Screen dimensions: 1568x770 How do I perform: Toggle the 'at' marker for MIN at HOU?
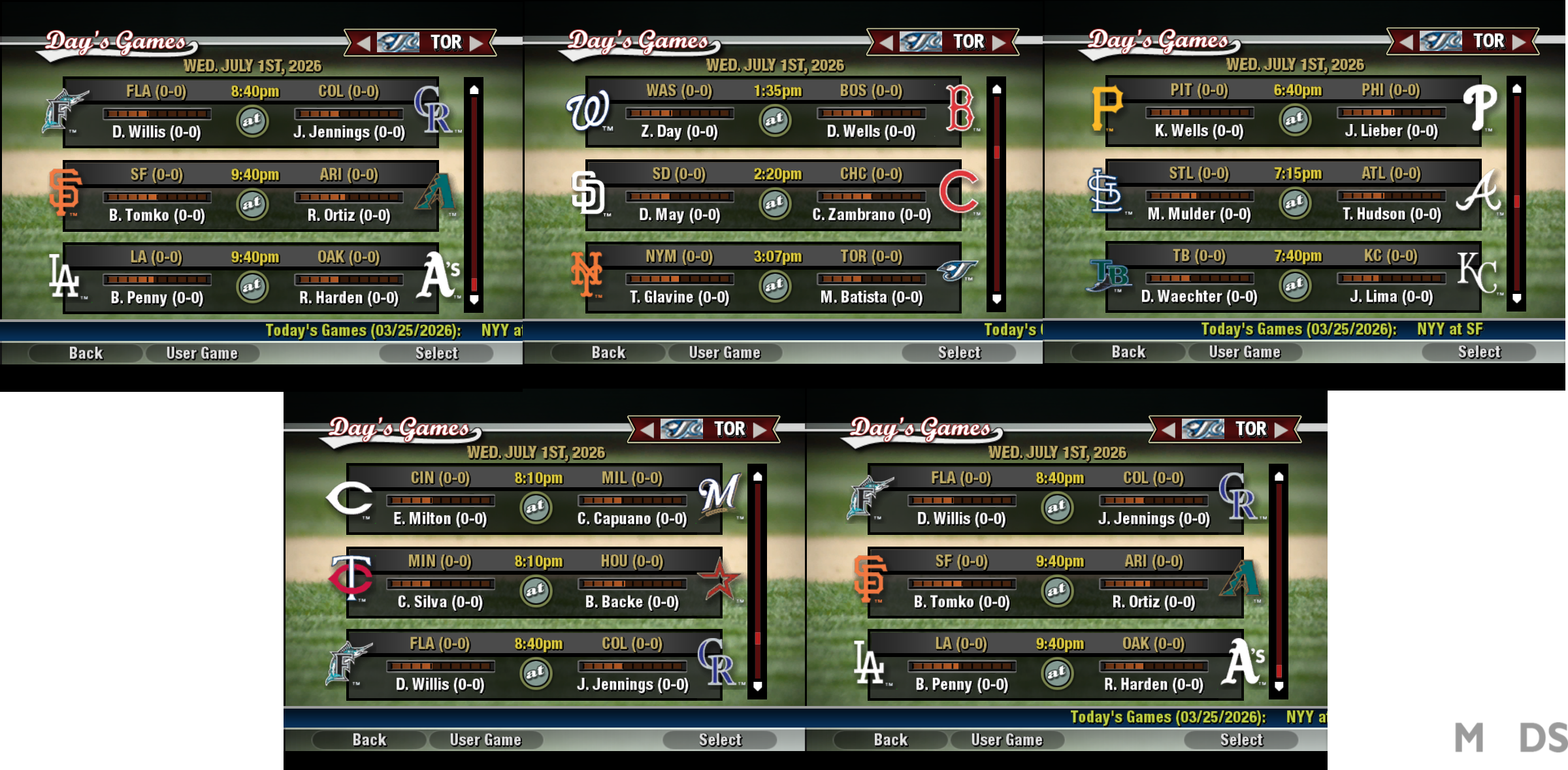[x=536, y=592]
